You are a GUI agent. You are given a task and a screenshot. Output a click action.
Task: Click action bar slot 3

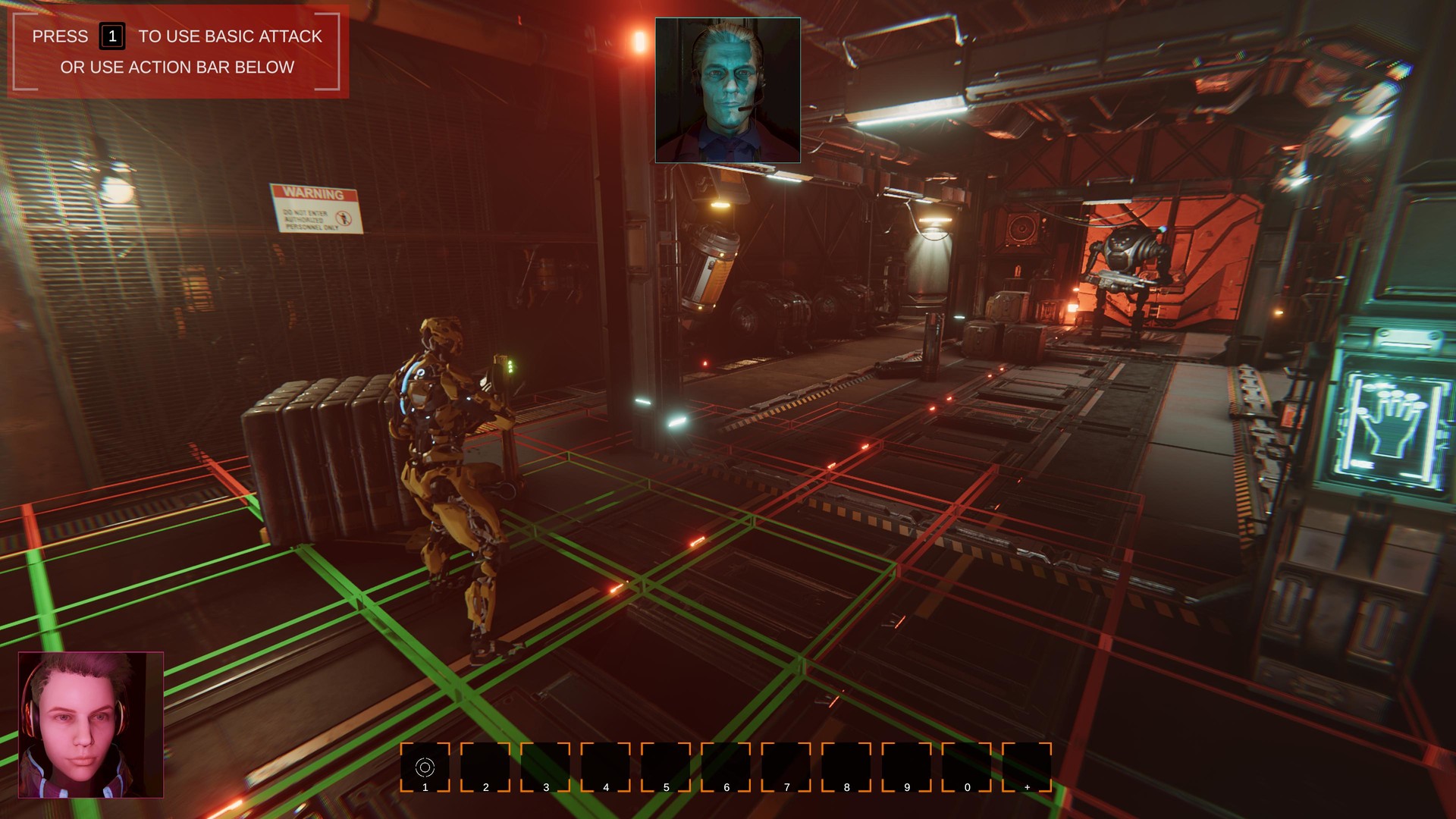click(546, 767)
